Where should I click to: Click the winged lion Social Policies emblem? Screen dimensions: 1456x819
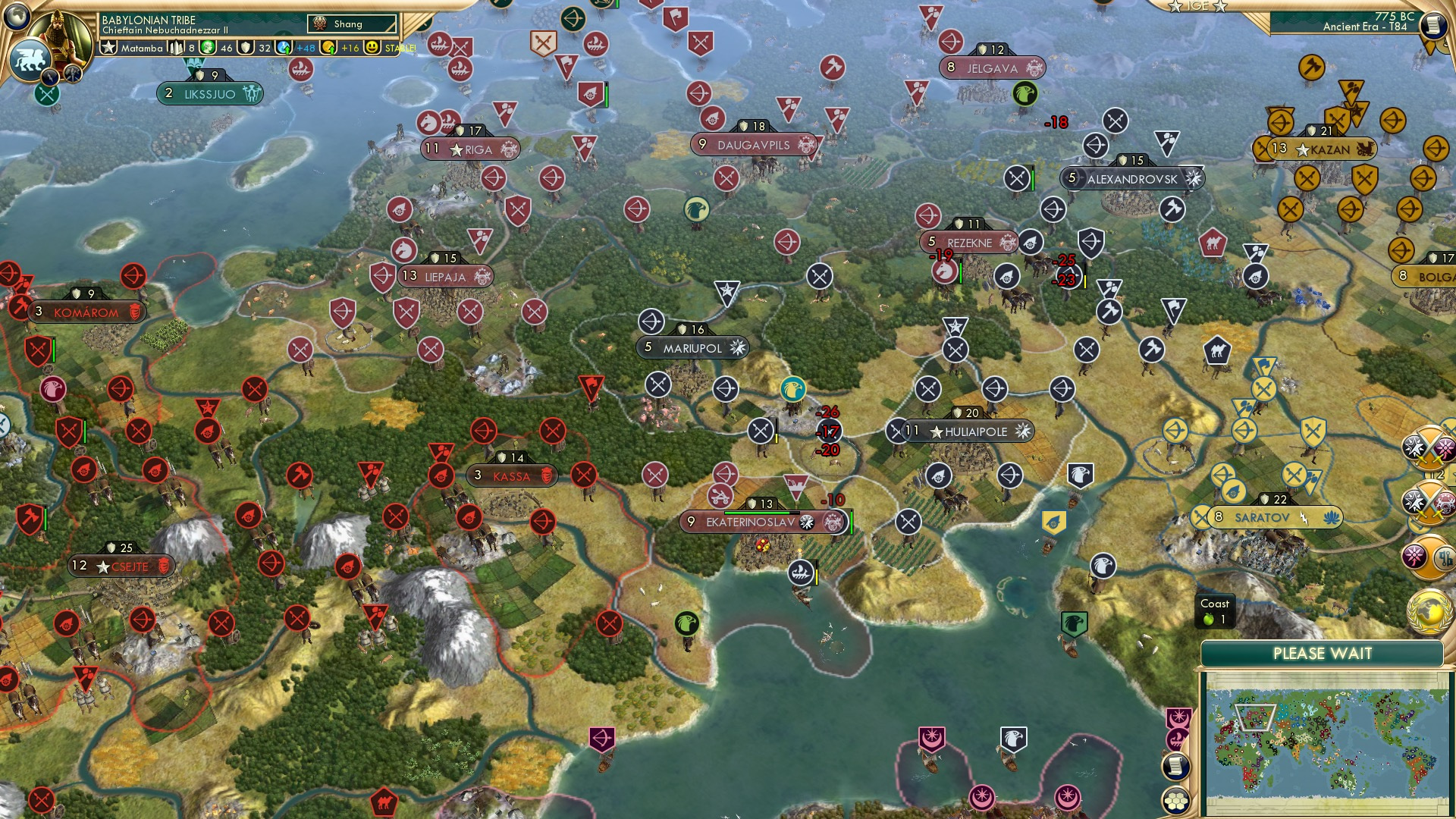30,58
